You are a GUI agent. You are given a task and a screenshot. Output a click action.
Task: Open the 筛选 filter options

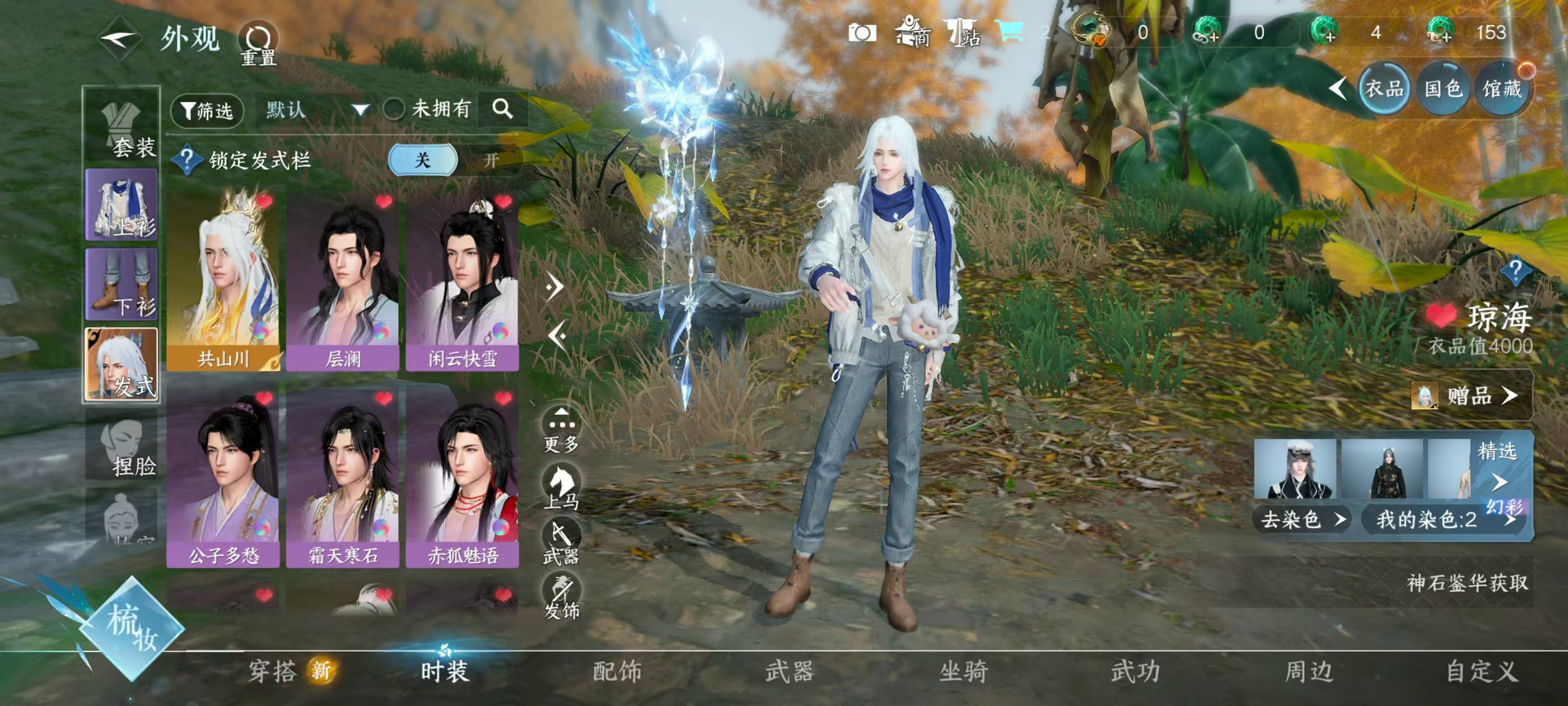(x=207, y=110)
